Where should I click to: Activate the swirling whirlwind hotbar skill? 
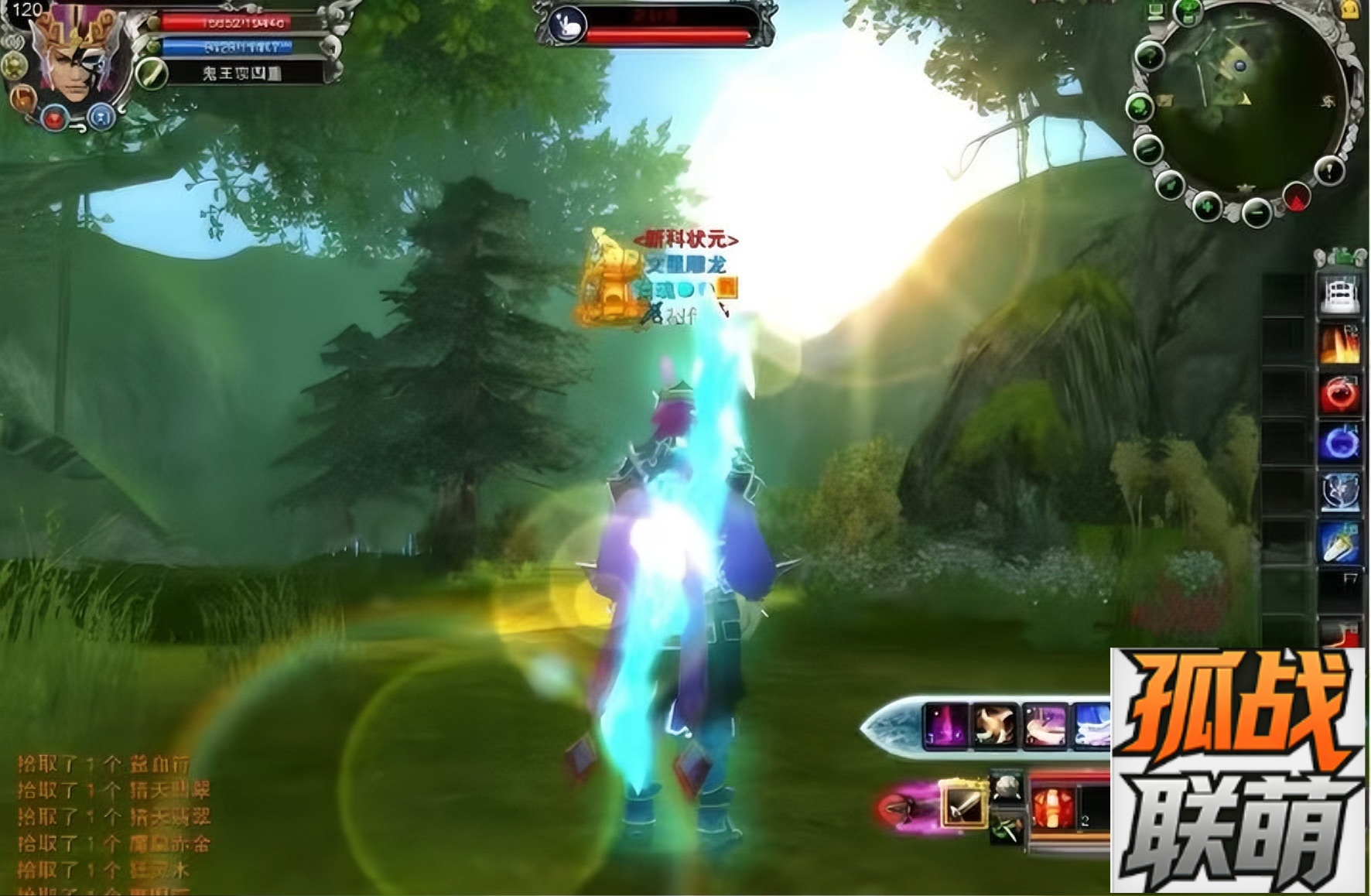tap(995, 726)
